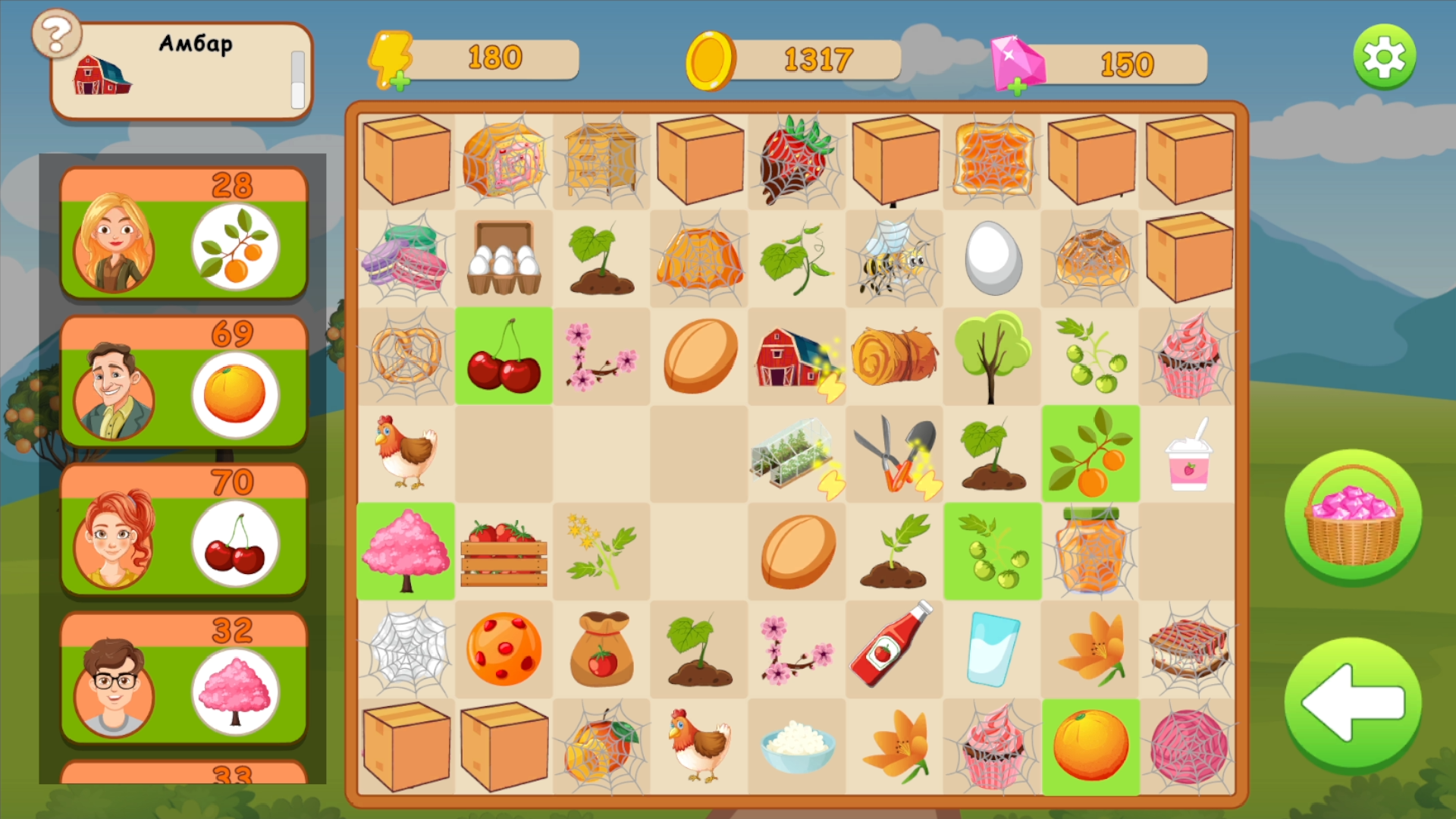Select the highlighted cherries tile
This screenshot has width=1456, height=819.
pos(504,354)
